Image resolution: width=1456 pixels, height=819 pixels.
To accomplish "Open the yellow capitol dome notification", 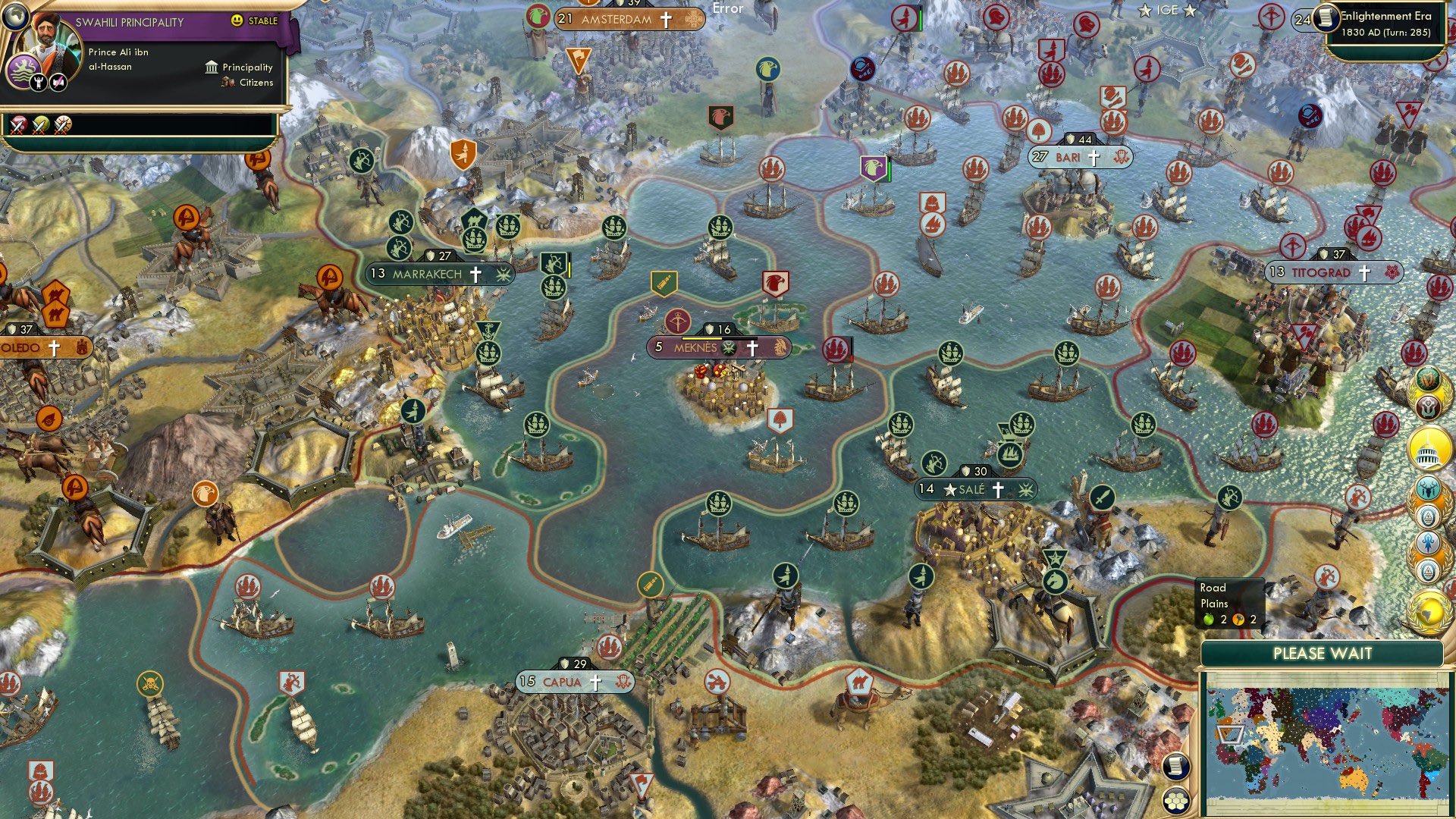I will [x=1429, y=449].
